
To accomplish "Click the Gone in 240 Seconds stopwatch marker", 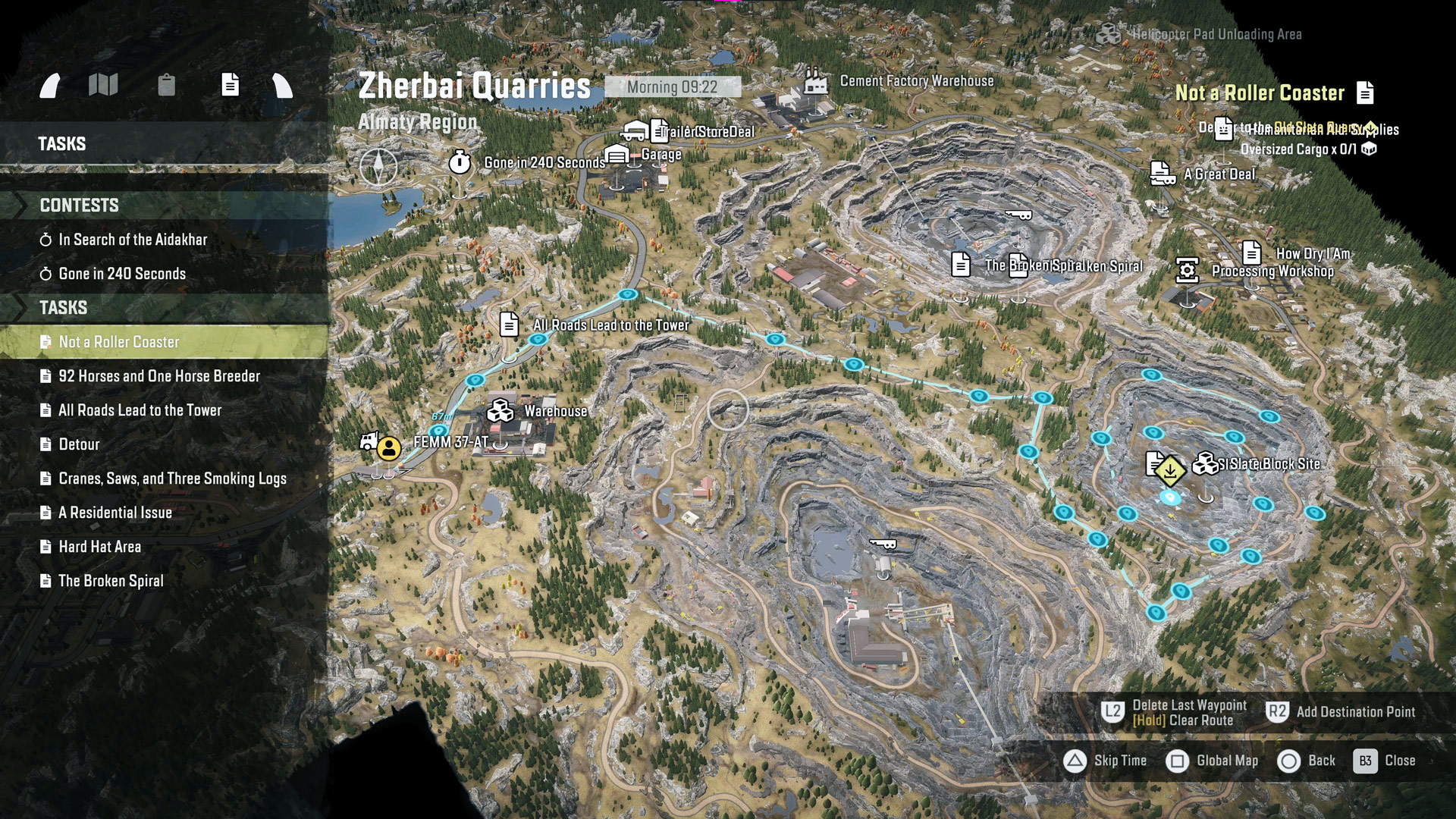I will coord(460,162).
